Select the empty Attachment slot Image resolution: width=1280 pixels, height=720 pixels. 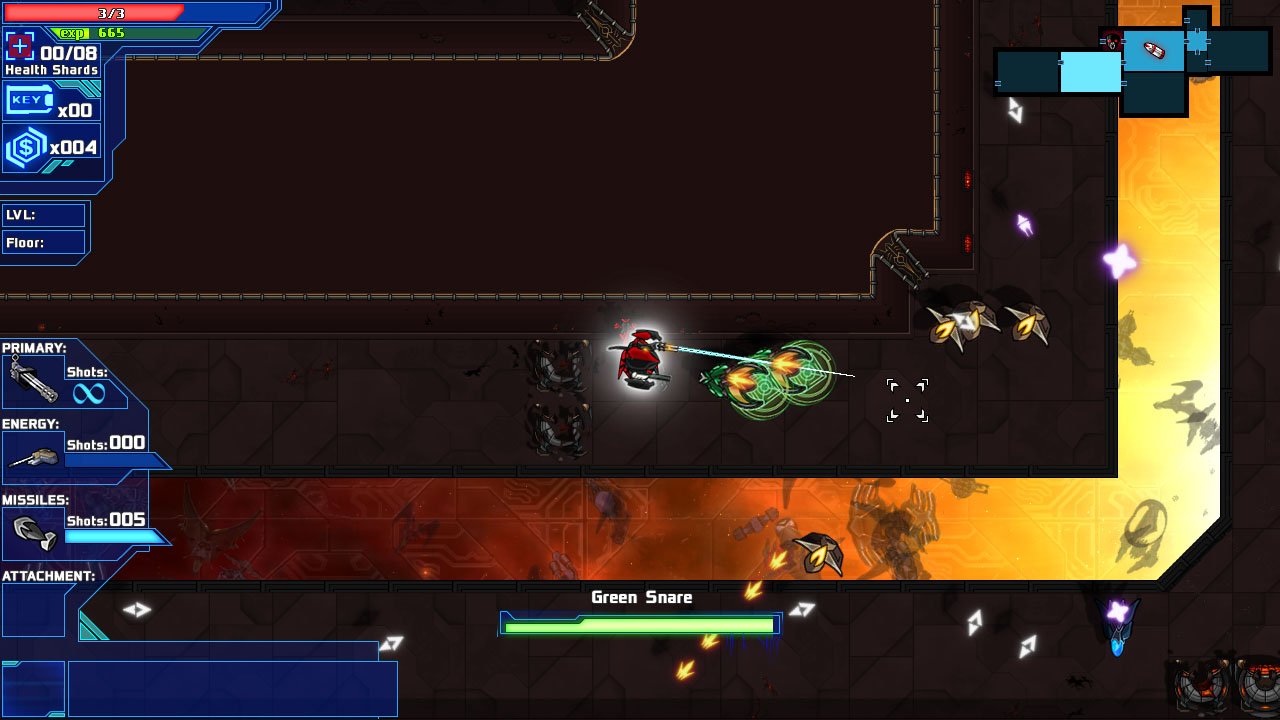(x=33, y=610)
